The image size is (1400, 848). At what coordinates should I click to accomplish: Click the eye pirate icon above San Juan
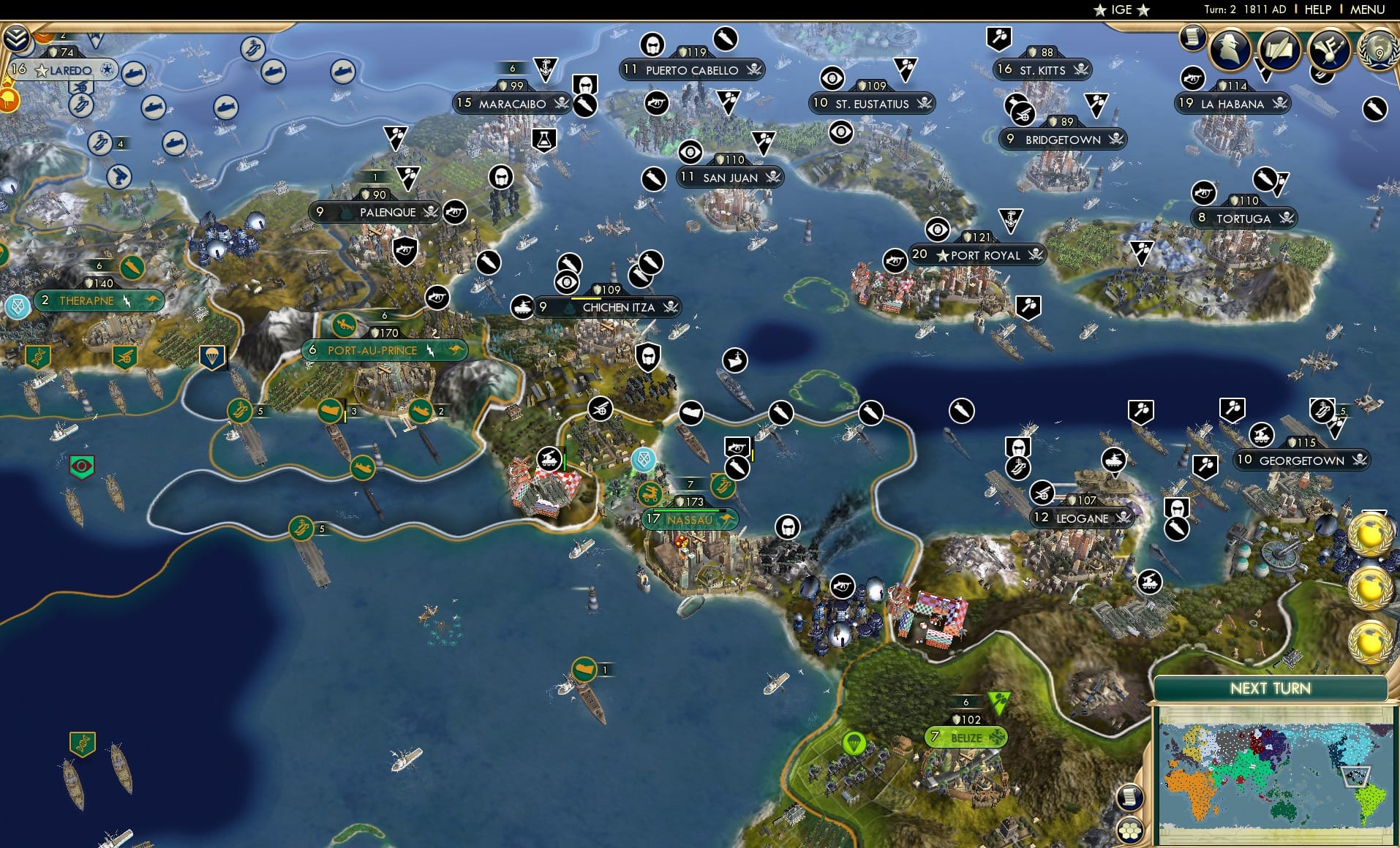[x=690, y=153]
